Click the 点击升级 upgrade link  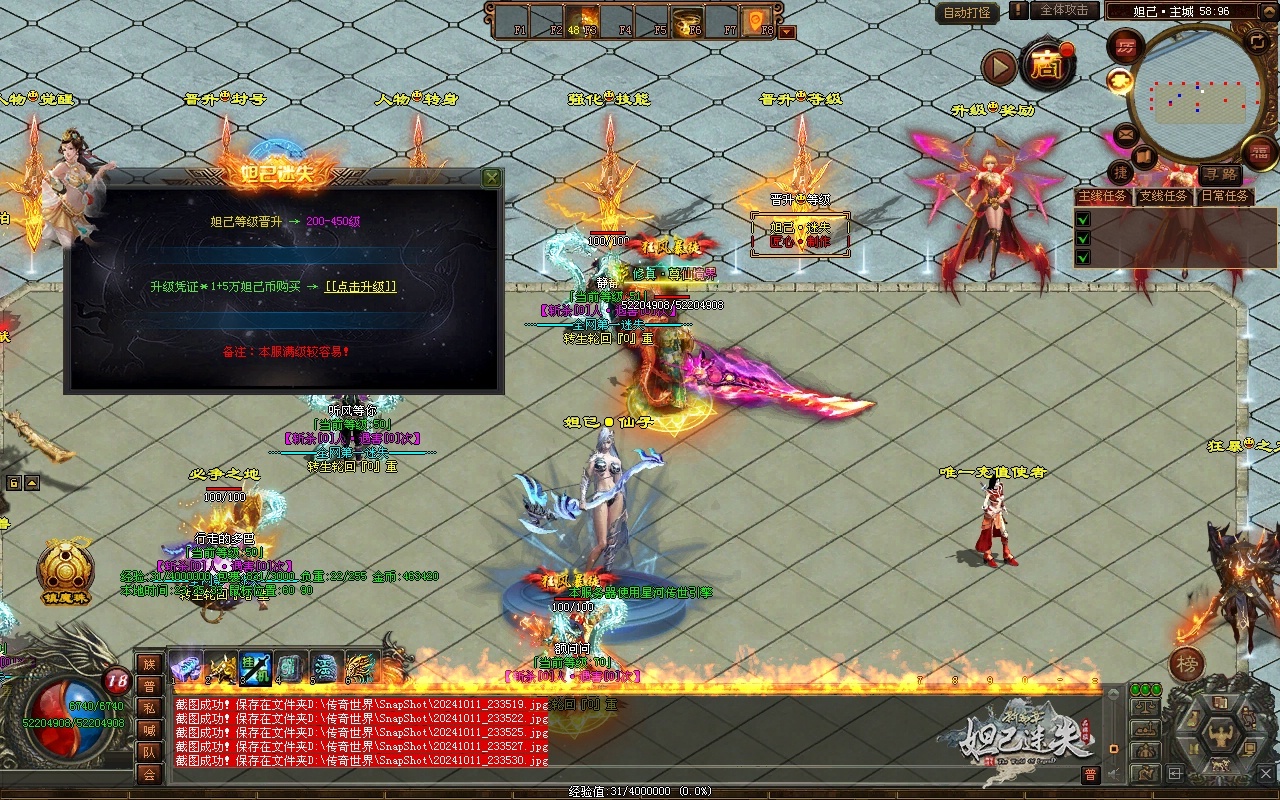[361, 287]
